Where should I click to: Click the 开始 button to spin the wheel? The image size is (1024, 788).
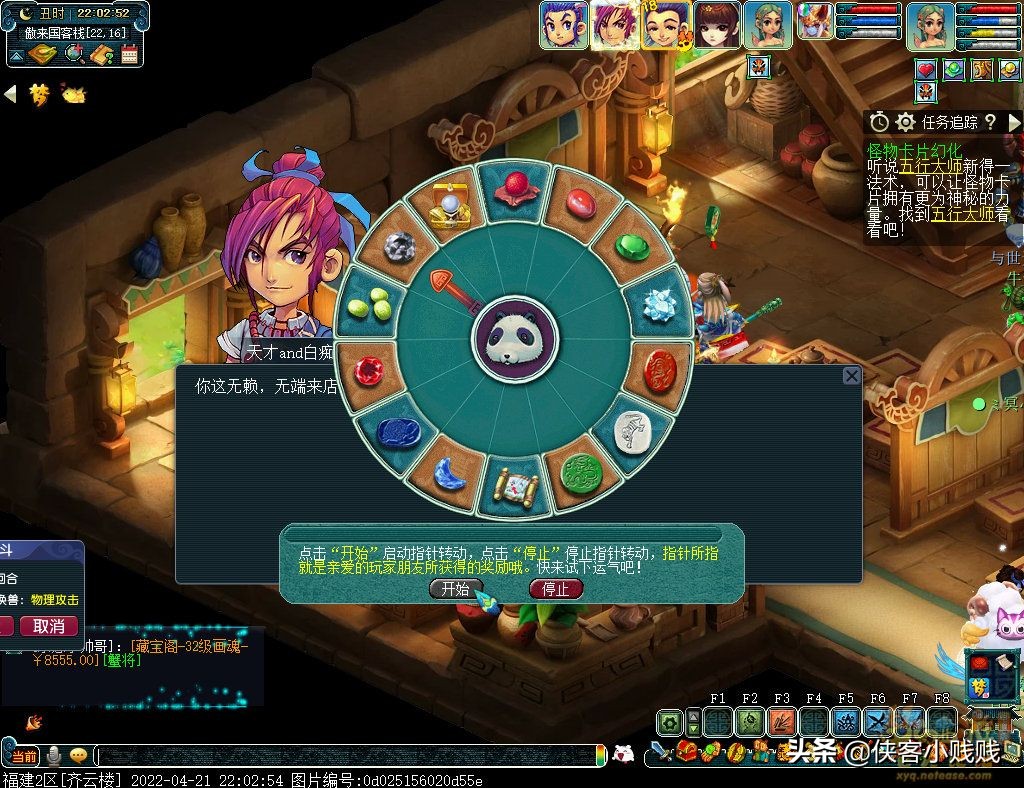(x=455, y=589)
